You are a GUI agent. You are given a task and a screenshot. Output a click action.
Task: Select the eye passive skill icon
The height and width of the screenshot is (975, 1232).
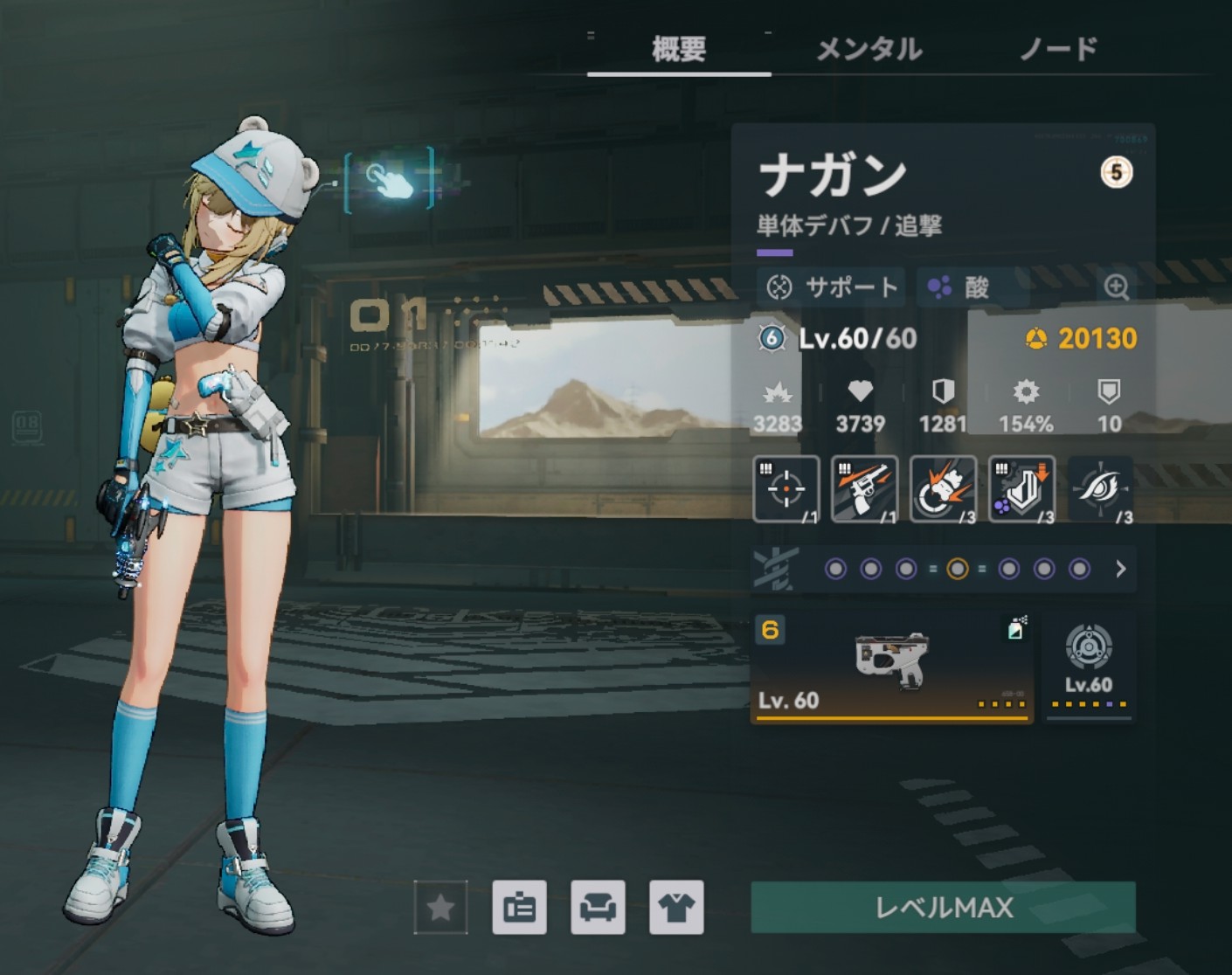pyautogui.click(x=1100, y=489)
